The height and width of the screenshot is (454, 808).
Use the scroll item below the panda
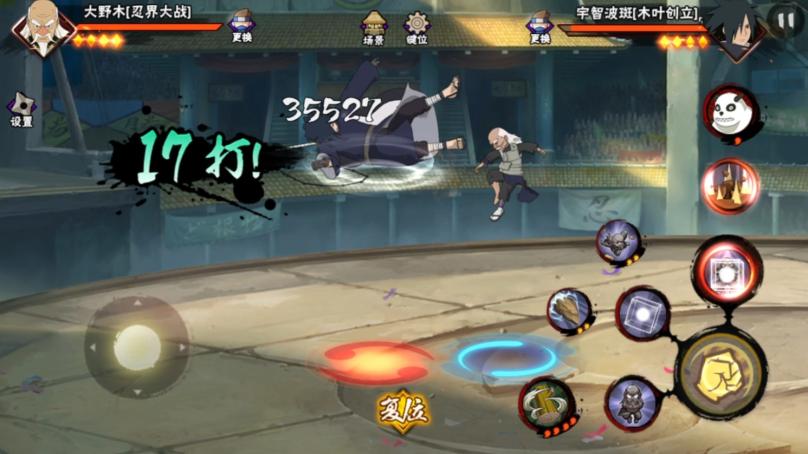(729, 185)
